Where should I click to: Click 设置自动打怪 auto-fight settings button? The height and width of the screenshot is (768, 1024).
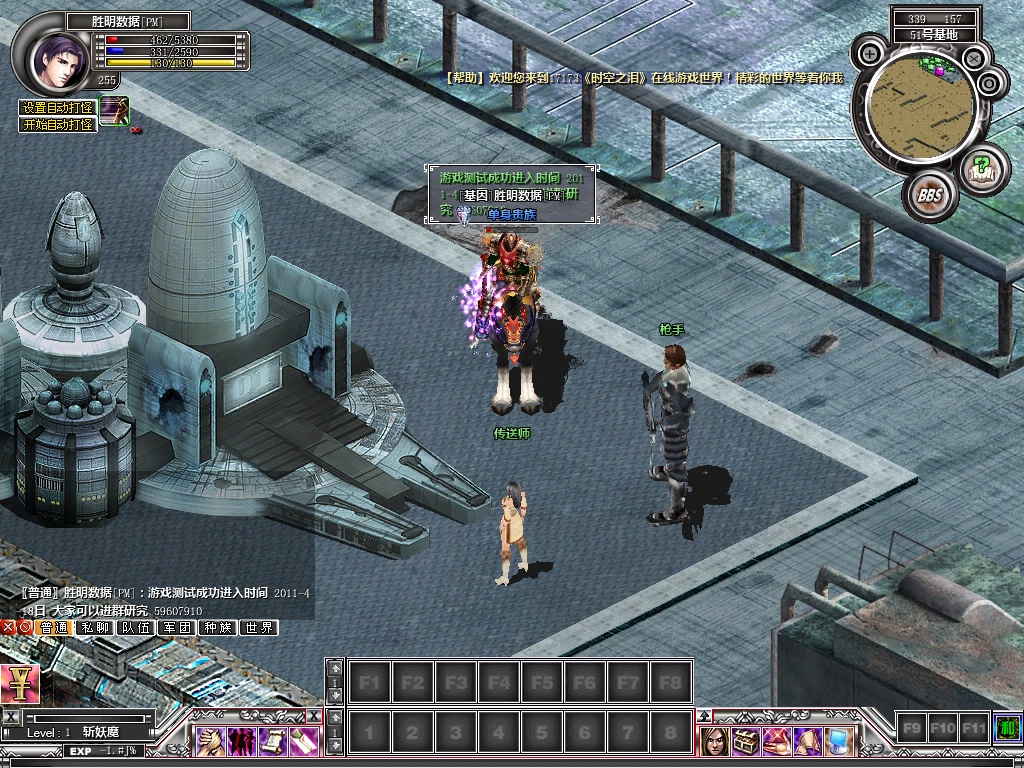59,107
